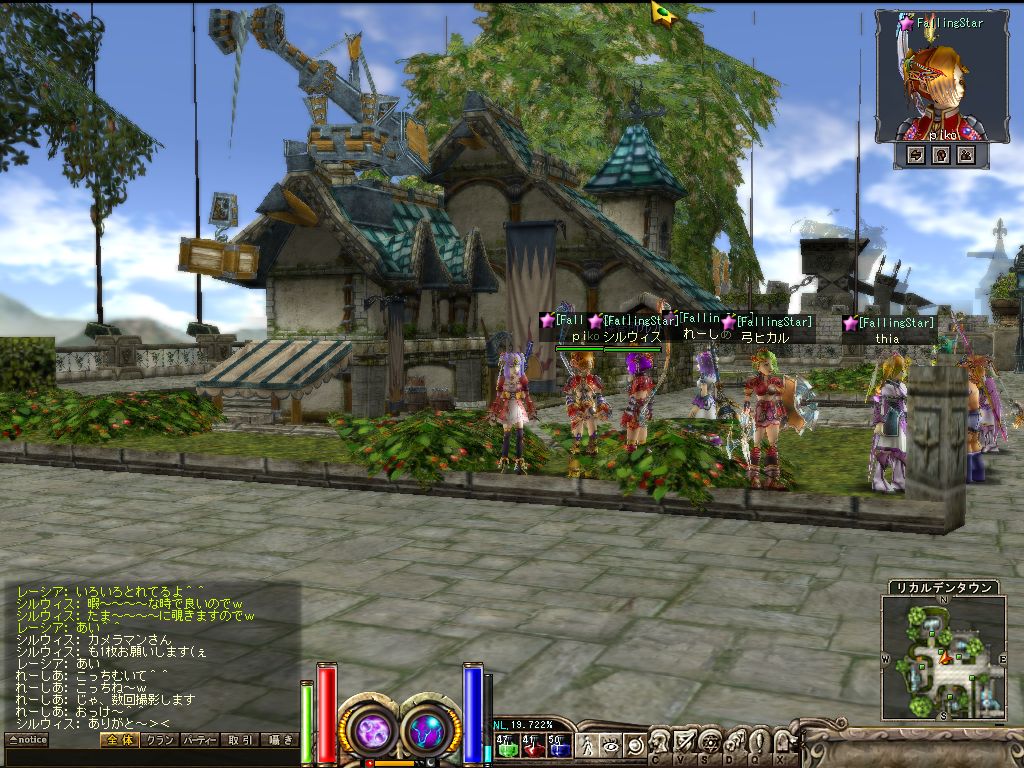Switch to the クラン chat tab
The image size is (1024, 768).
click(x=159, y=740)
